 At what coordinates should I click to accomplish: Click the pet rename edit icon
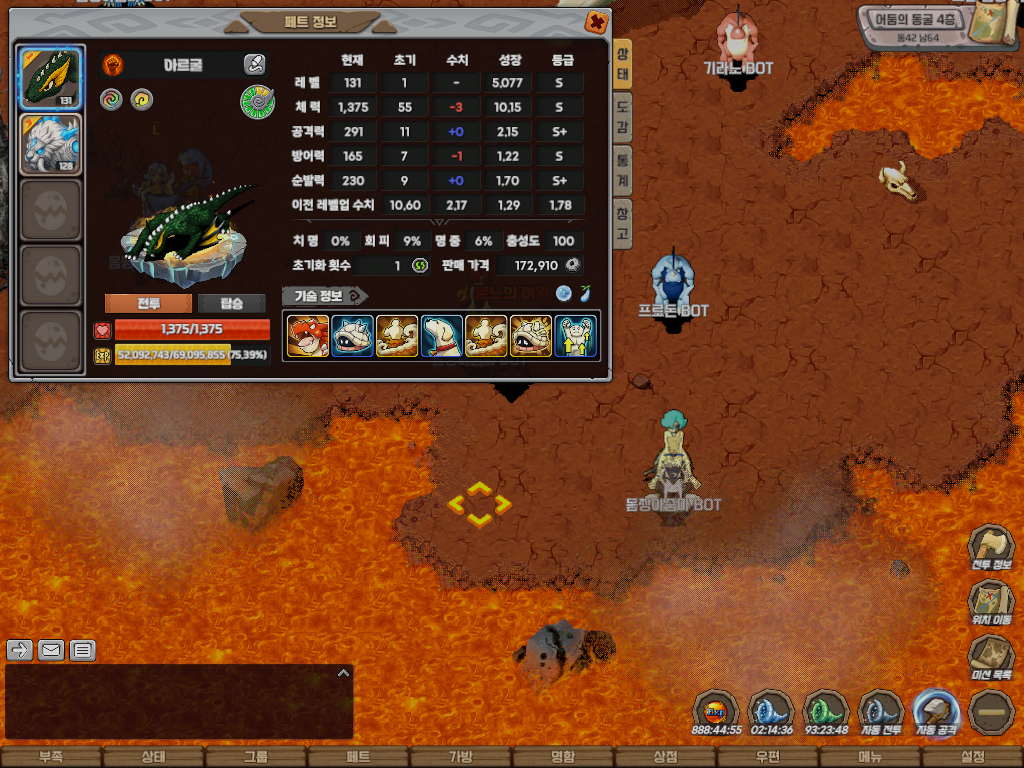pos(254,65)
